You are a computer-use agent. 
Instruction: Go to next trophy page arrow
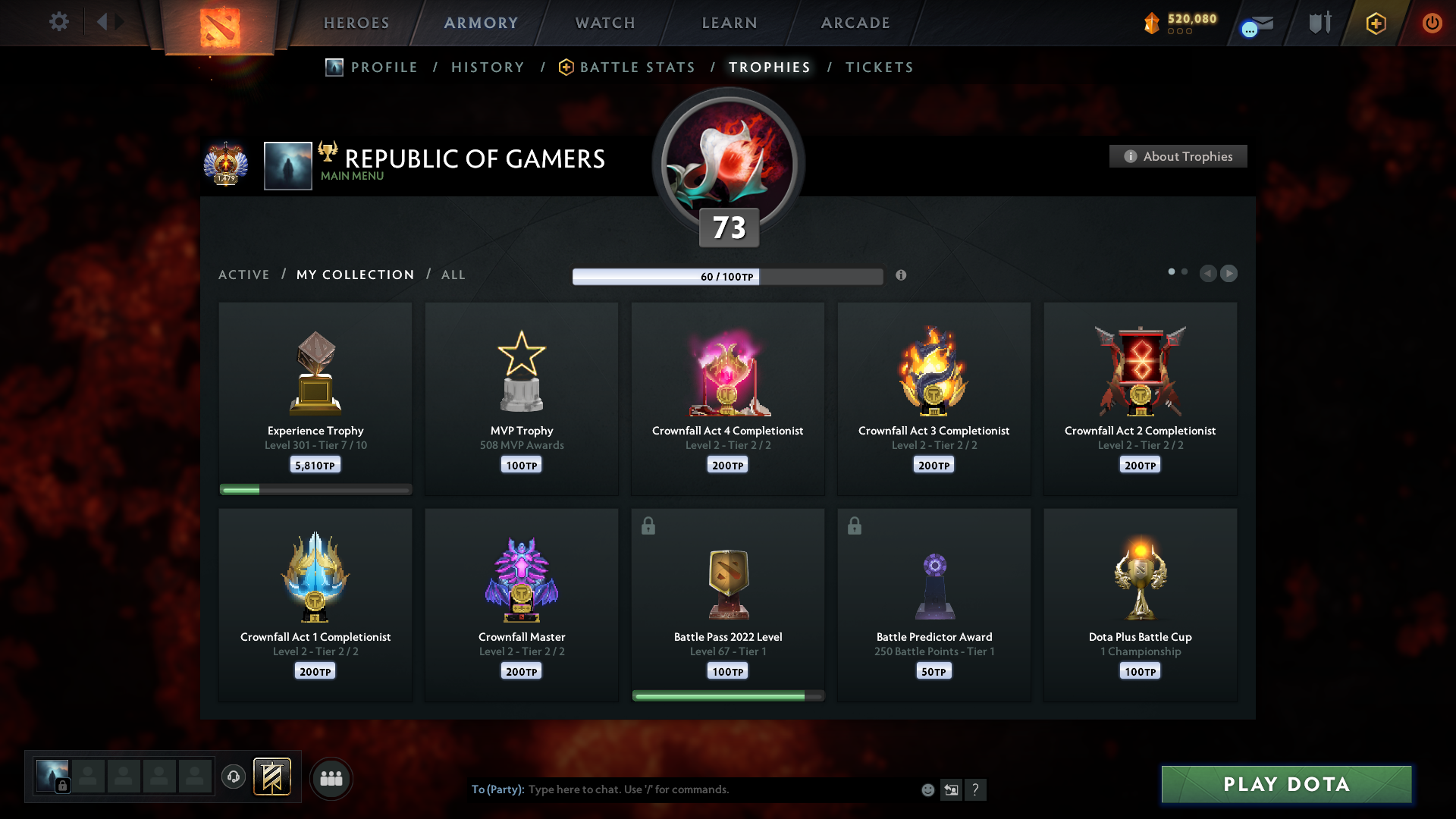pos(1229,273)
